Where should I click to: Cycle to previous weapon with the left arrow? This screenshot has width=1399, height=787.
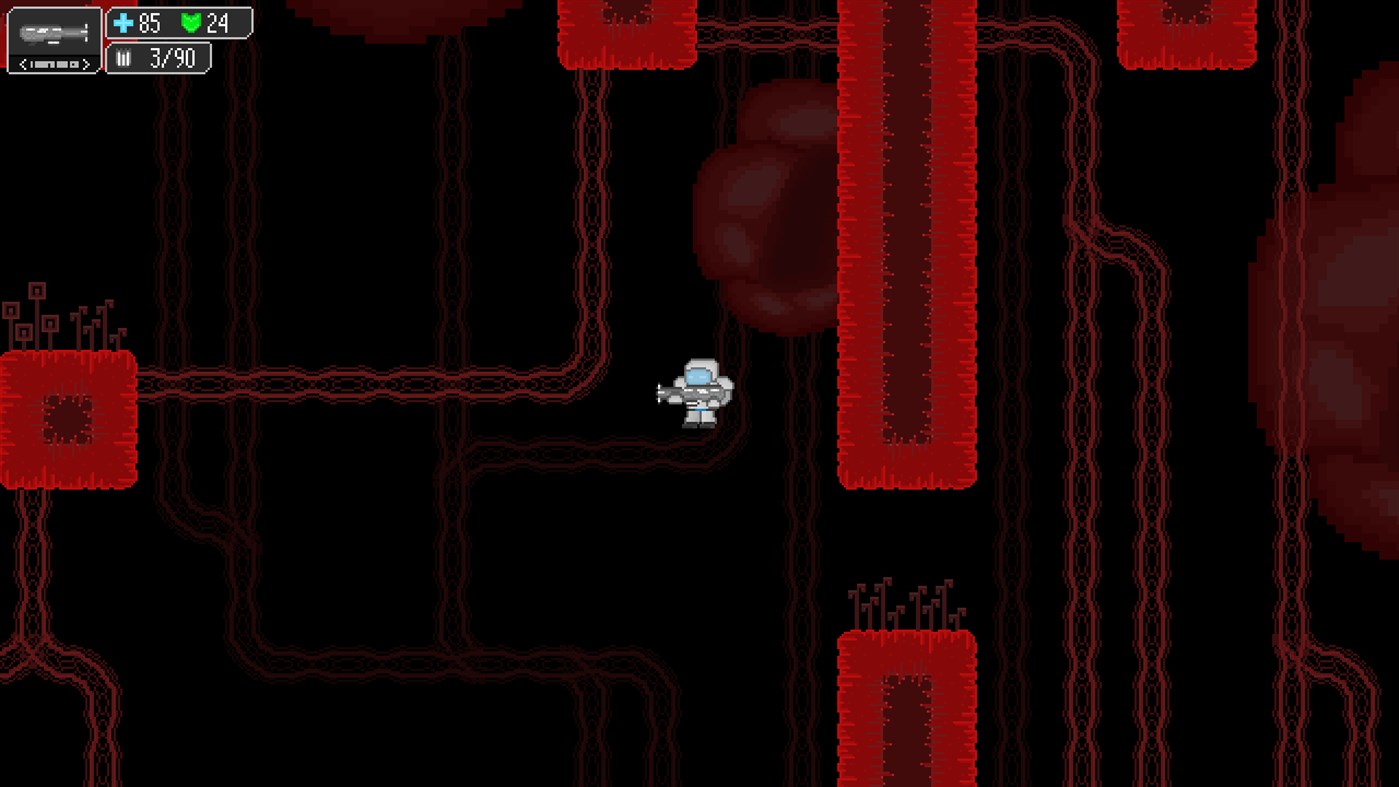23,64
